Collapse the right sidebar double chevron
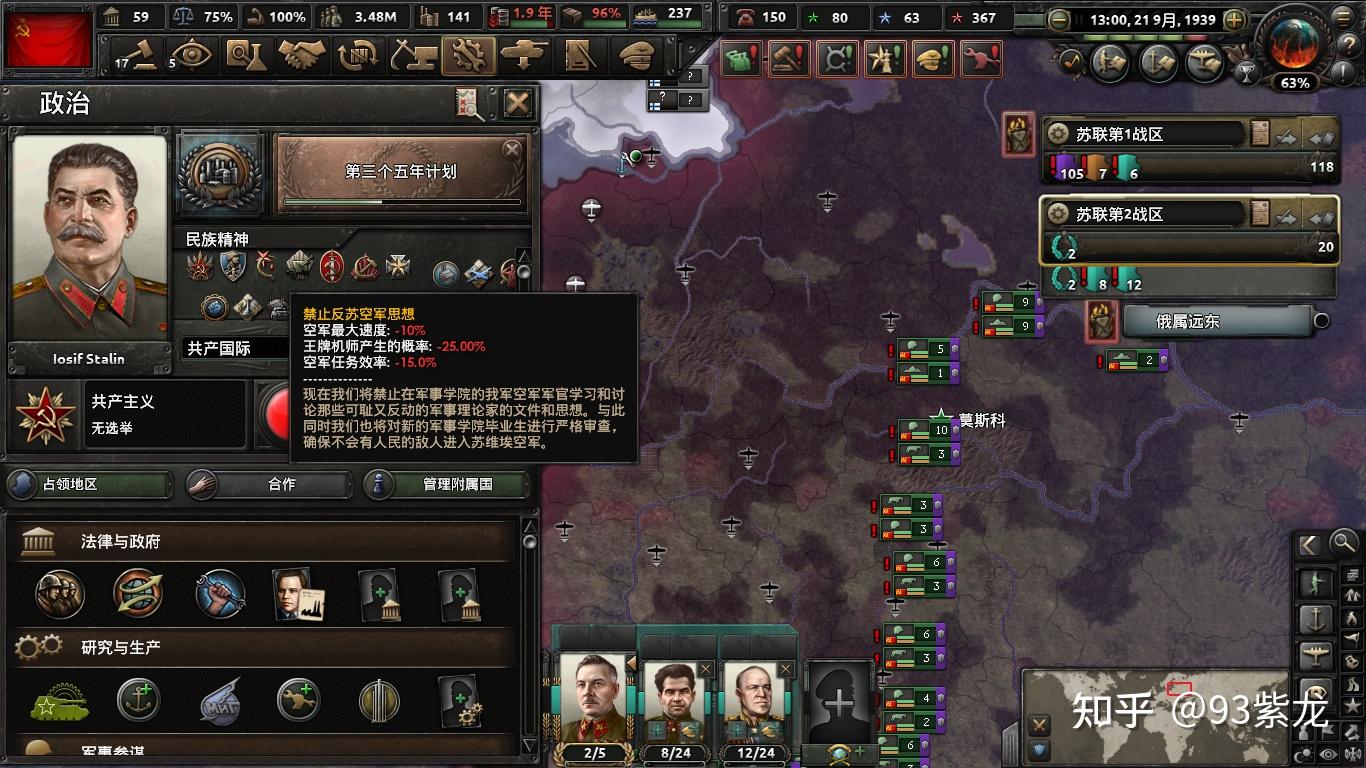 coord(1308,544)
